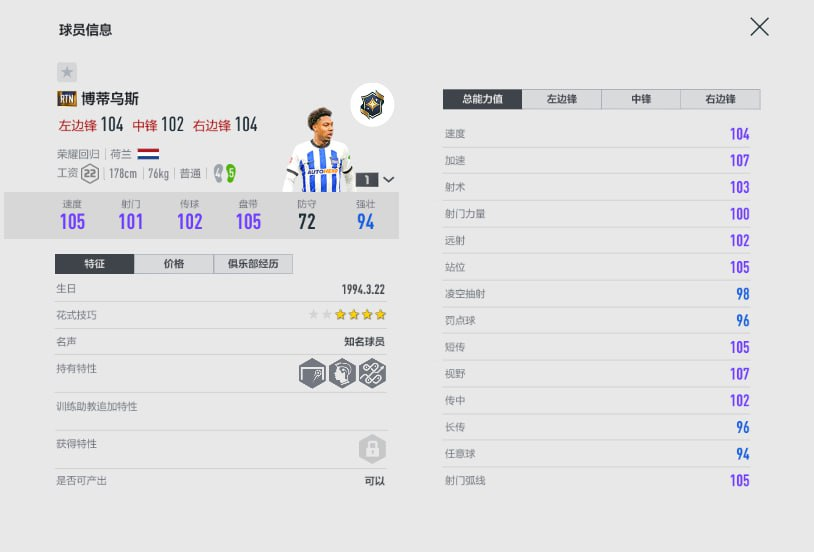Open the enhancement level dropdown
The image size is (814, 552).
[388, 180]
